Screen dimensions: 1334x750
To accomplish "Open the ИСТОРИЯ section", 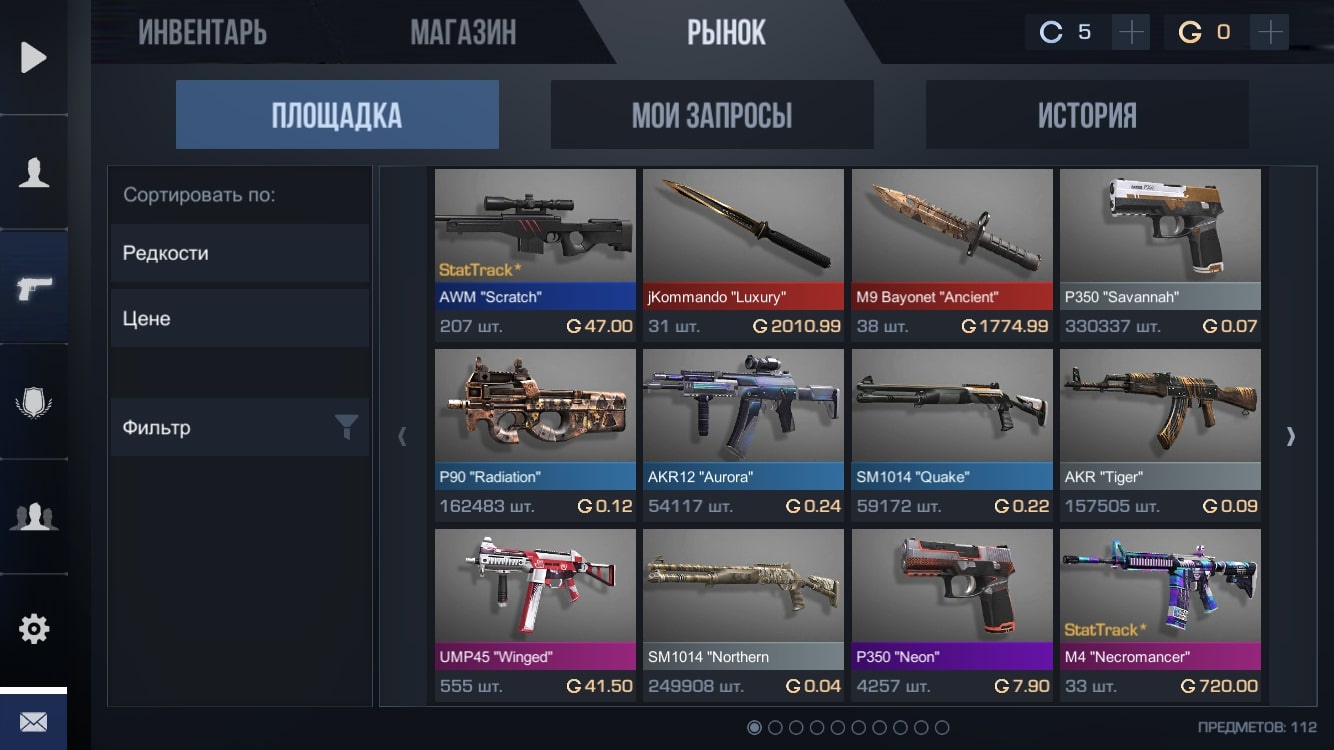I will (x=1086, y=115).
